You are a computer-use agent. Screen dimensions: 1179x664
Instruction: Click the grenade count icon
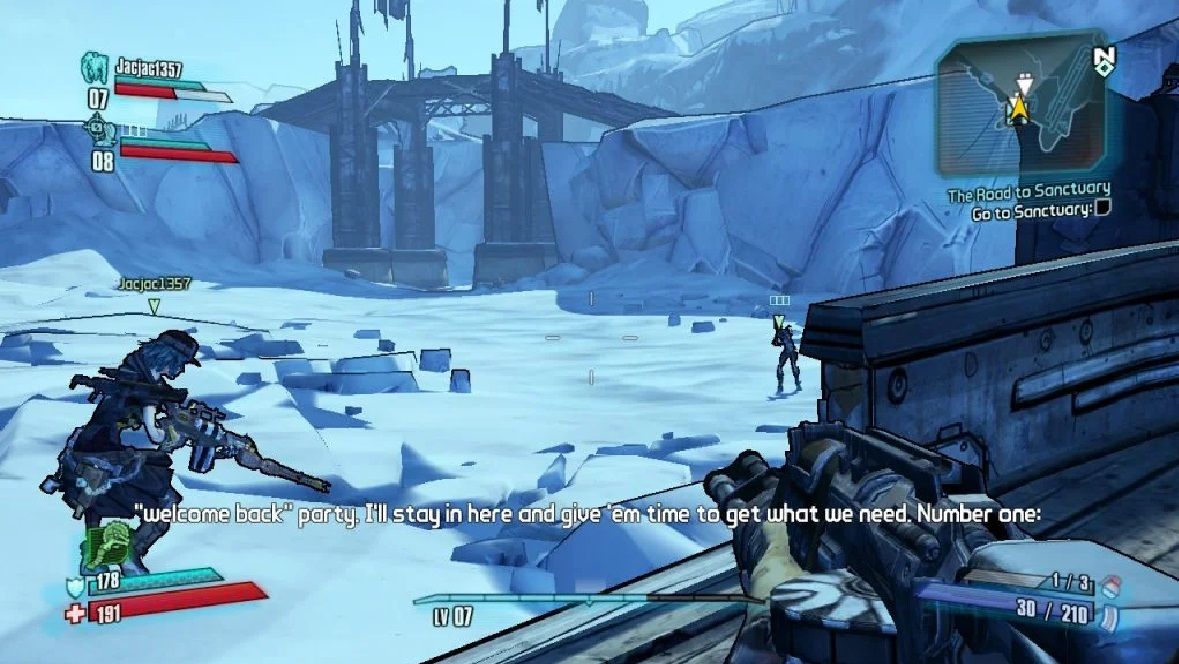pyautogui.click(x=1107, y=583)
